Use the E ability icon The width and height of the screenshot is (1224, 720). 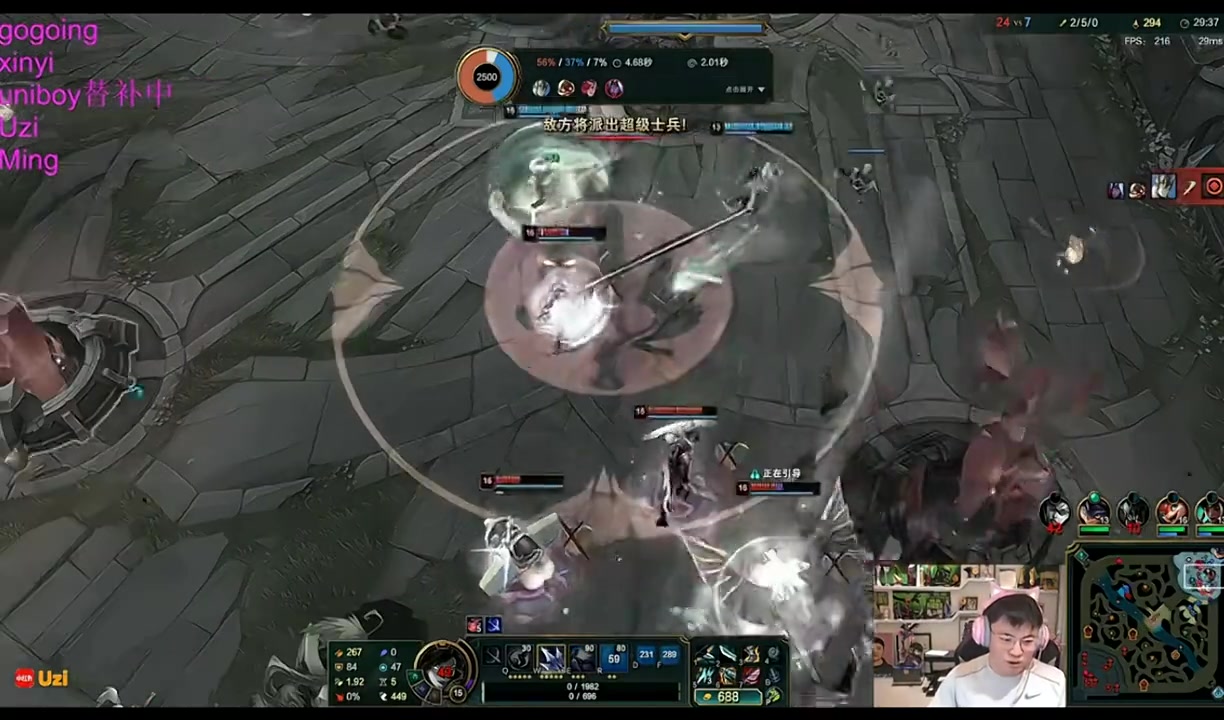click(582, 657)
